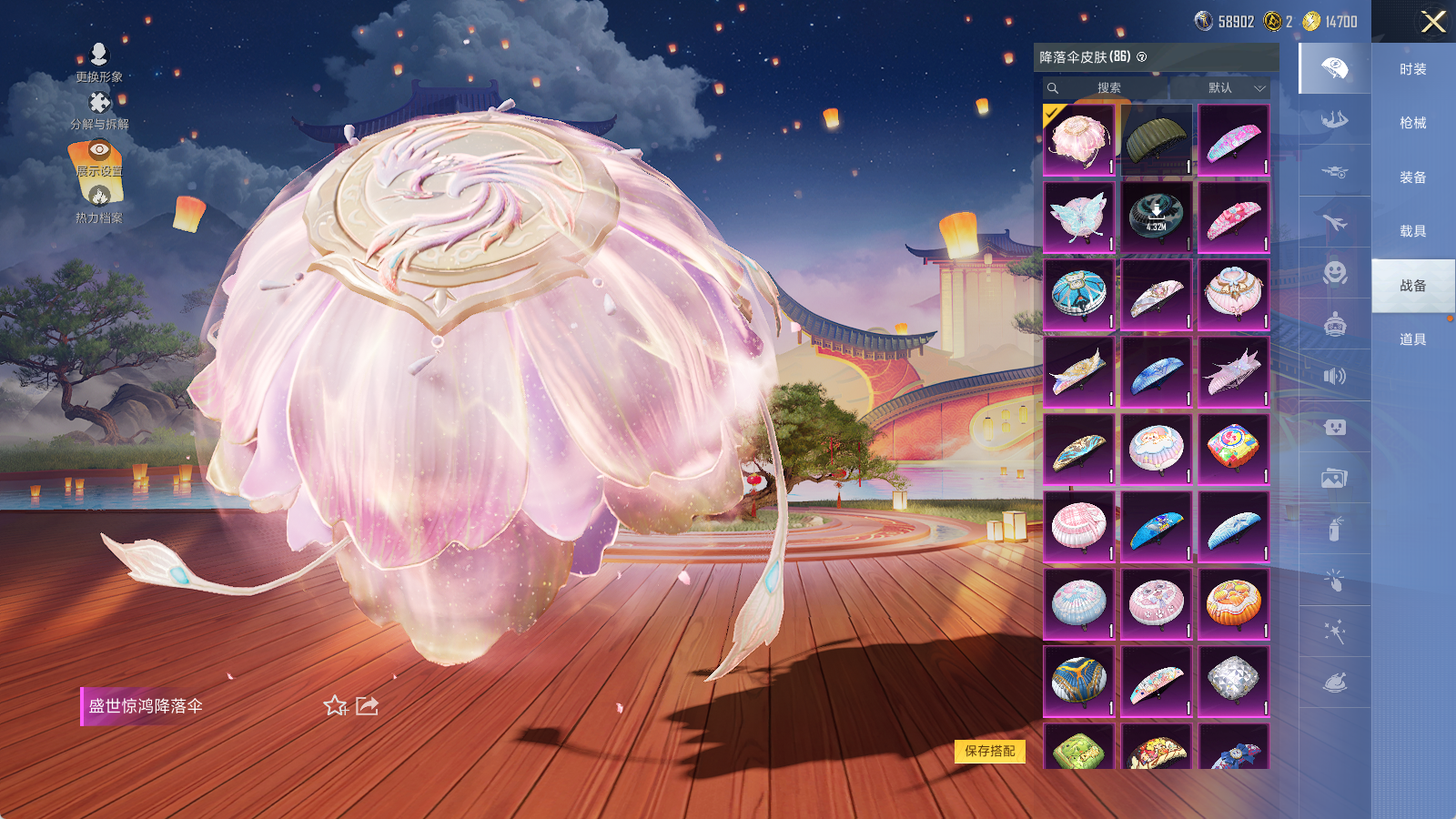Close the wardrobe with the X button
Image resolution: width=1456 pixels, height=819 pixels.
[x=1433, y=22]
